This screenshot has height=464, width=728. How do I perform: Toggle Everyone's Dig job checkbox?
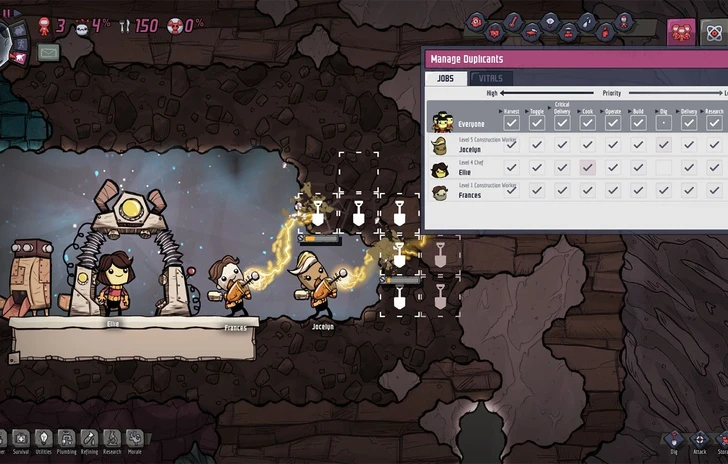coord(663,123)
